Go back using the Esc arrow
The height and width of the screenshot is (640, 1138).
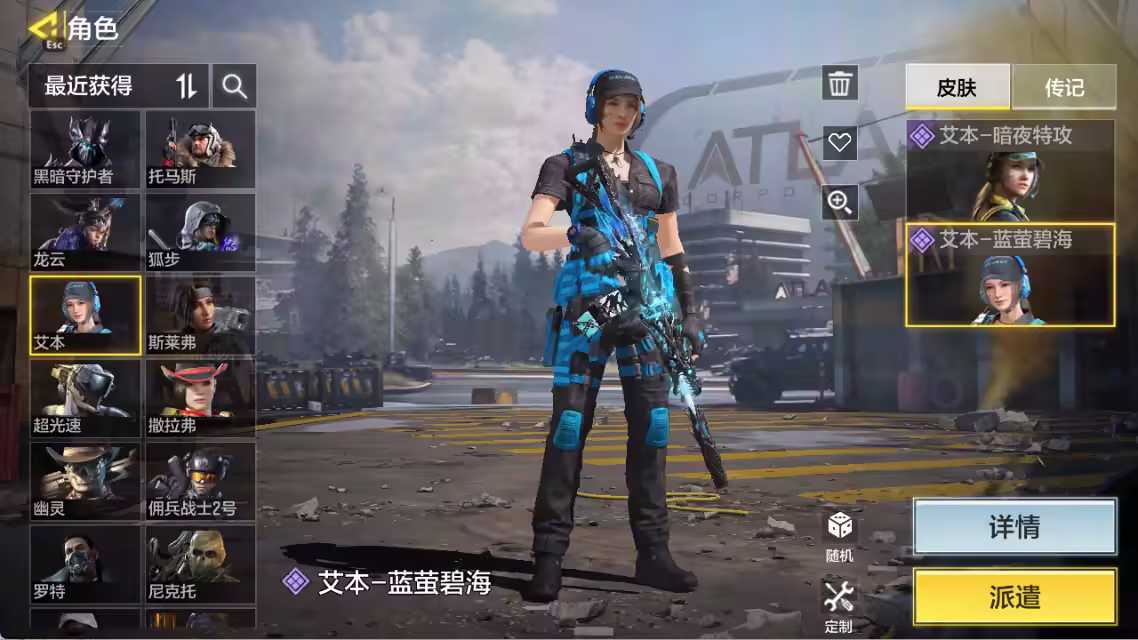click(44, 29)
